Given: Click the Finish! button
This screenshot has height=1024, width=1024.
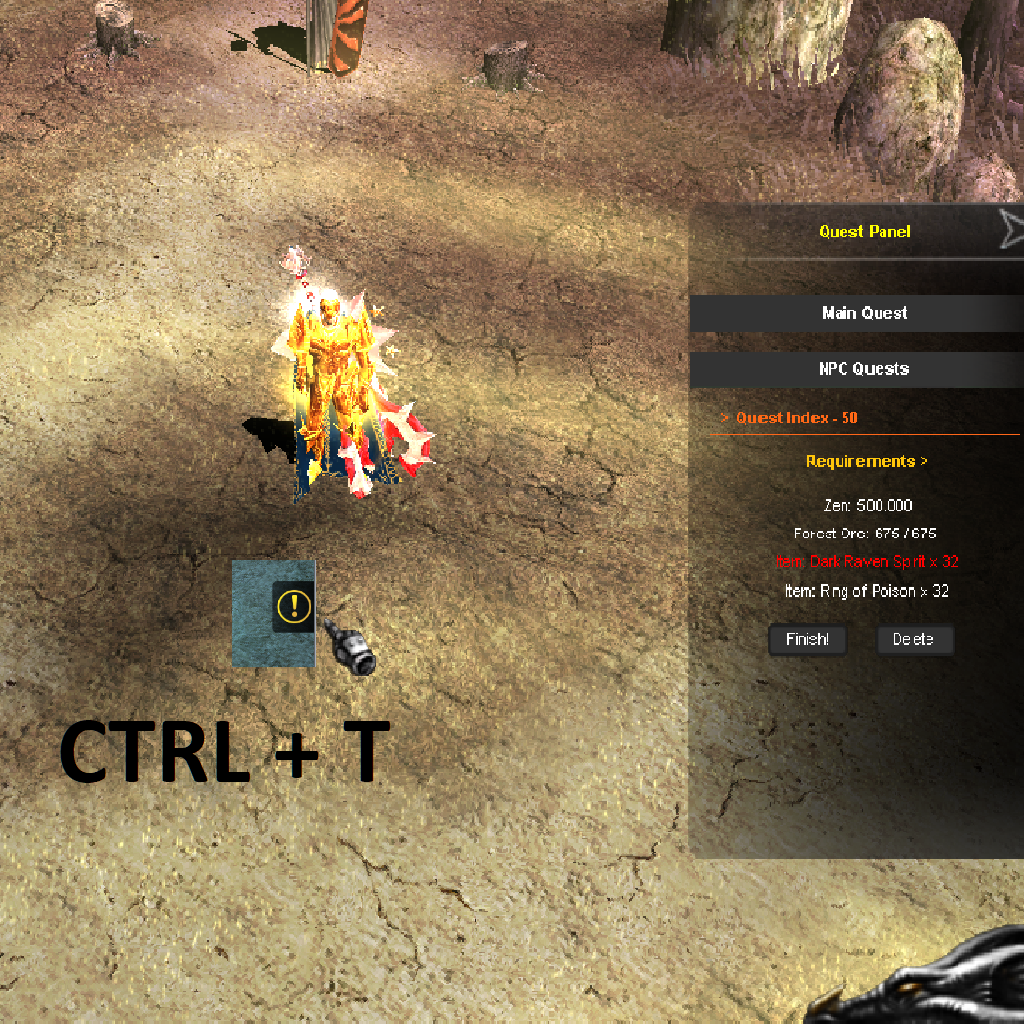Looking at the screenshot, I should pyautogui.click(x=807, y=640).
